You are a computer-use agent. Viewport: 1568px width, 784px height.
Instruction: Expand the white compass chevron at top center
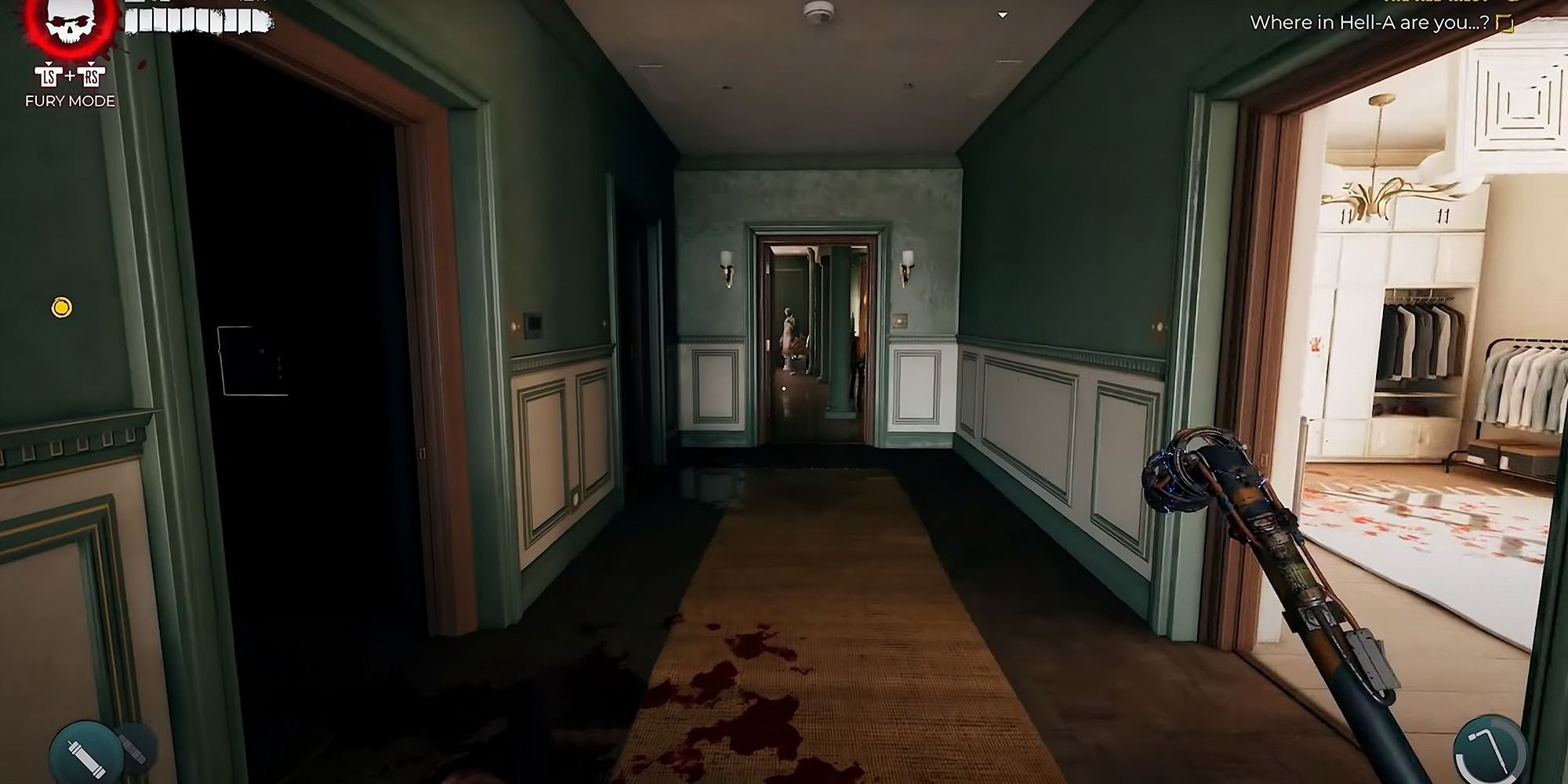(1001, 13)
